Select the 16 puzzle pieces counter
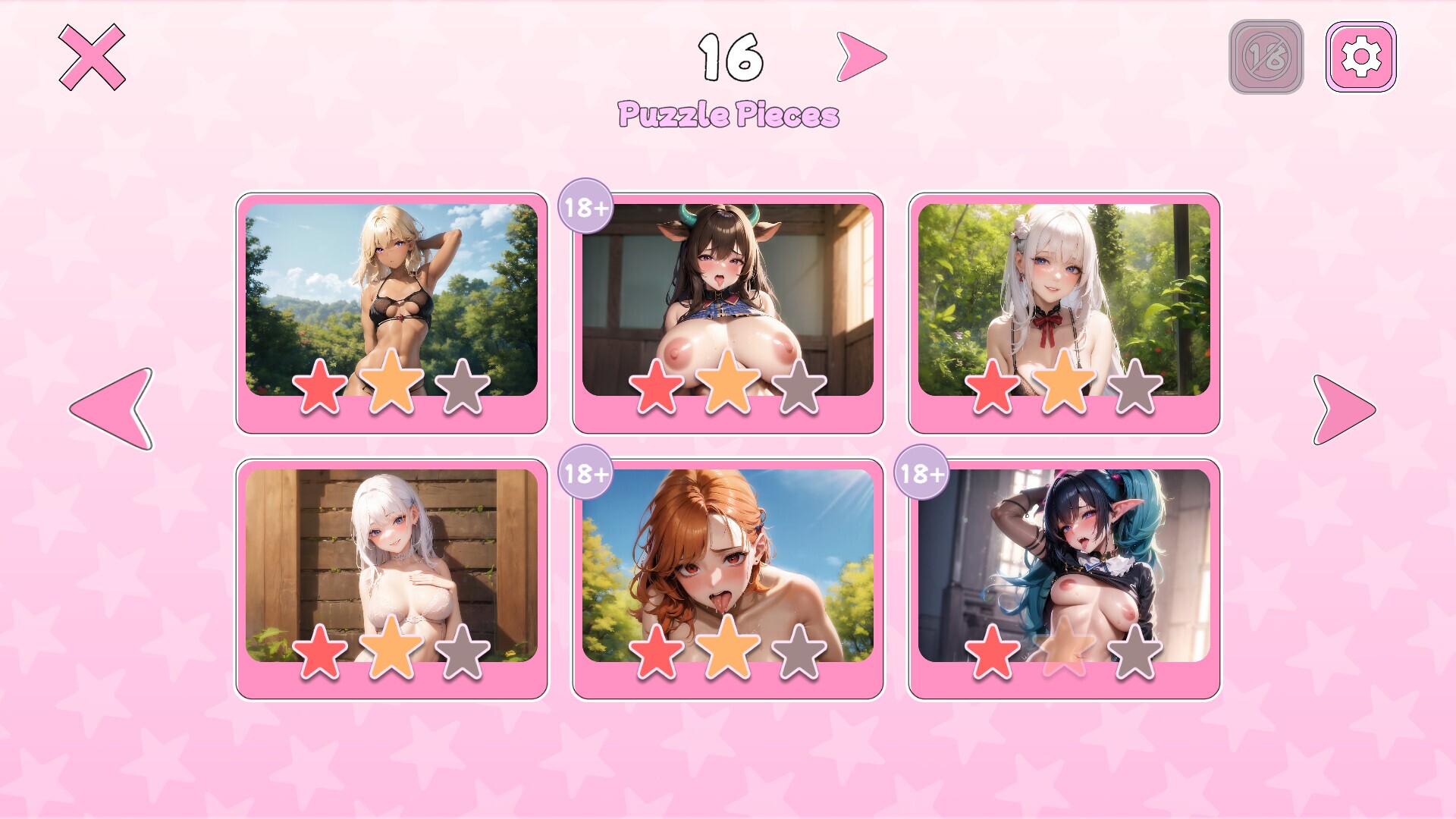Image resolution: width=1456 pixels, height=819 pixels. click(x=730, y=57)
